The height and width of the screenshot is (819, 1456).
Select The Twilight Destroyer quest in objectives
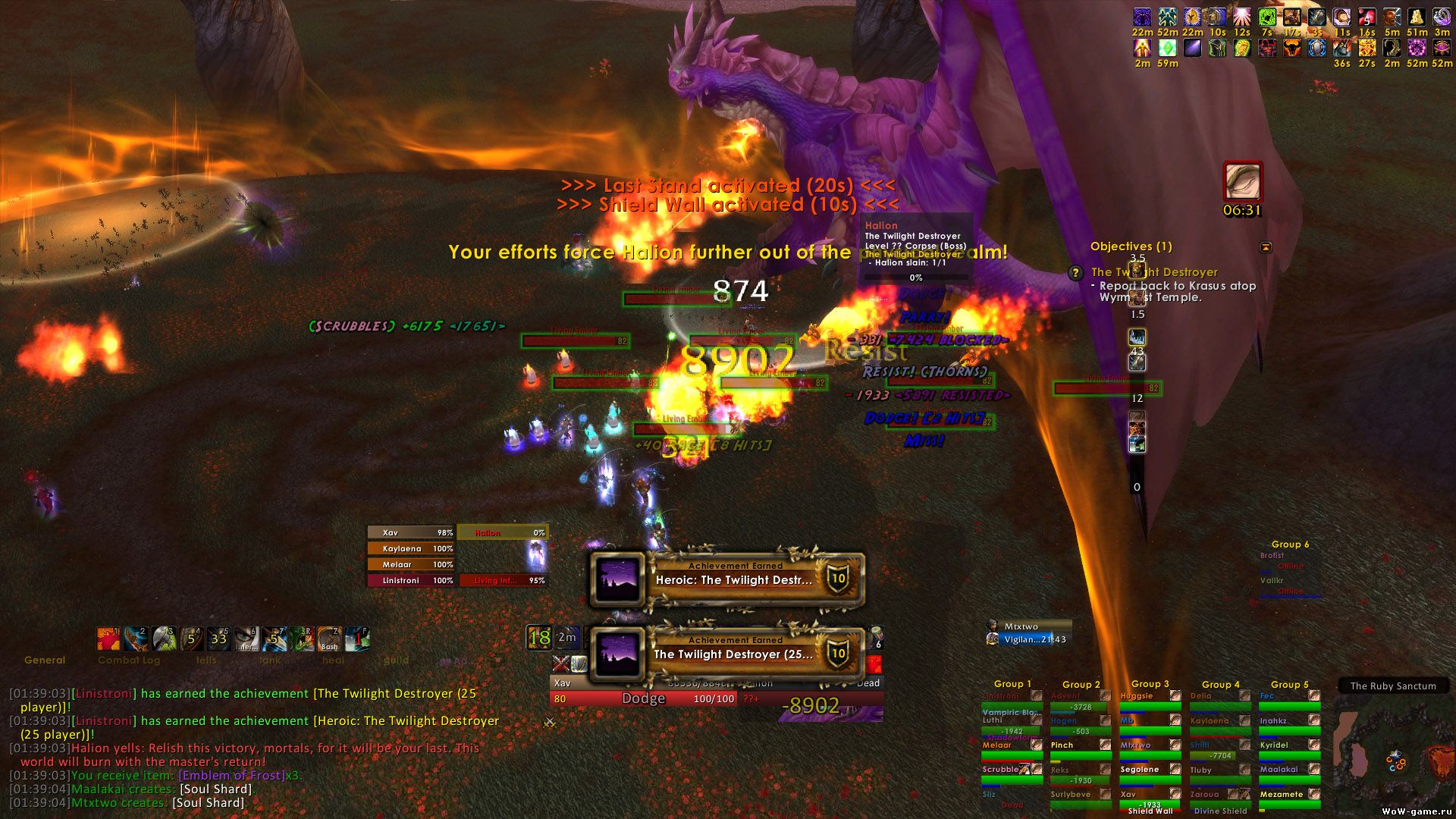click(1154, 272)
